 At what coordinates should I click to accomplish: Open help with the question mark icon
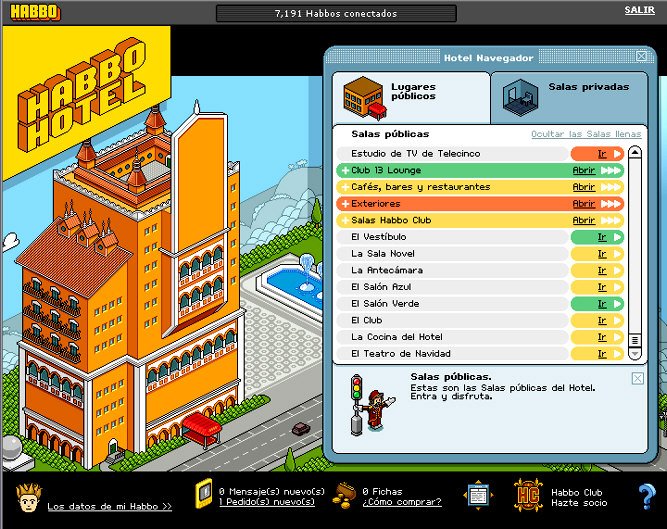point(646,497)
